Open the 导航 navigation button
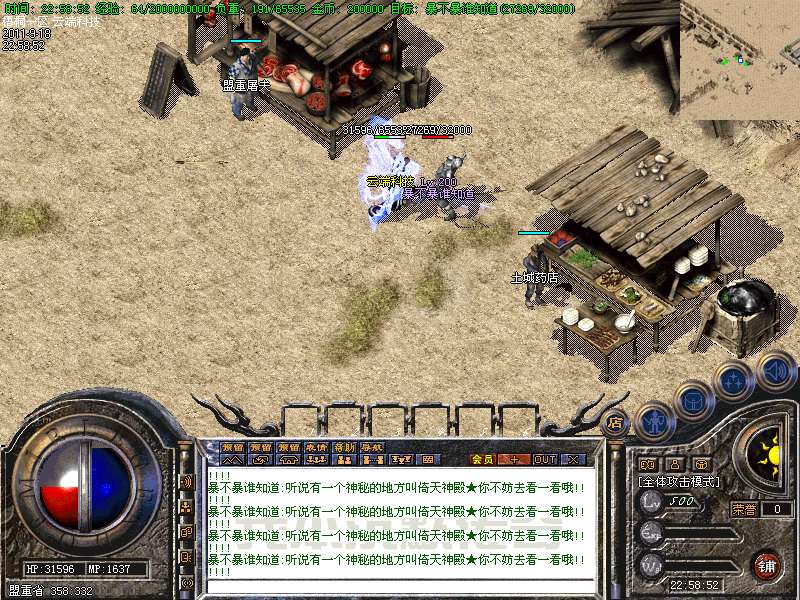The width and height of the screenshot is (800, 600). (x=372, y=447)
